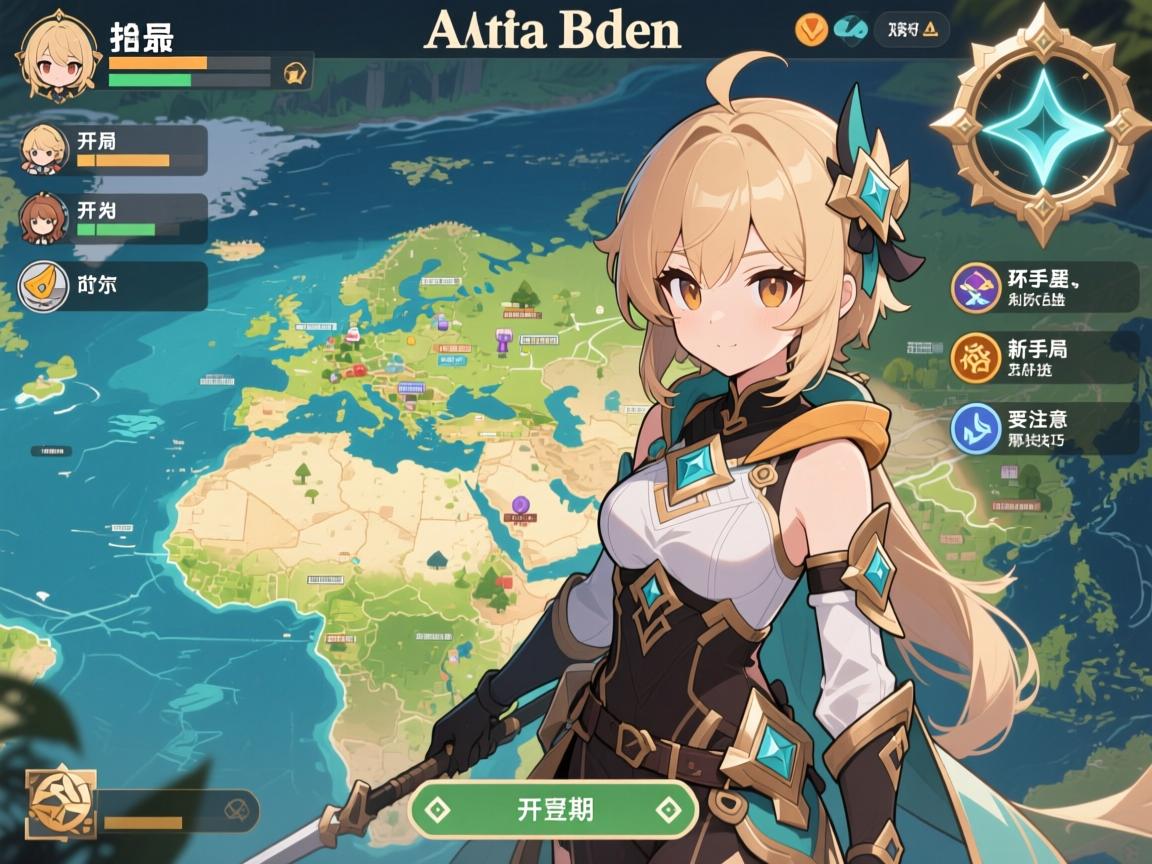Click the gold badge beside the top bars
This screenshot has width=1152, height=864.
click(295, 72)
